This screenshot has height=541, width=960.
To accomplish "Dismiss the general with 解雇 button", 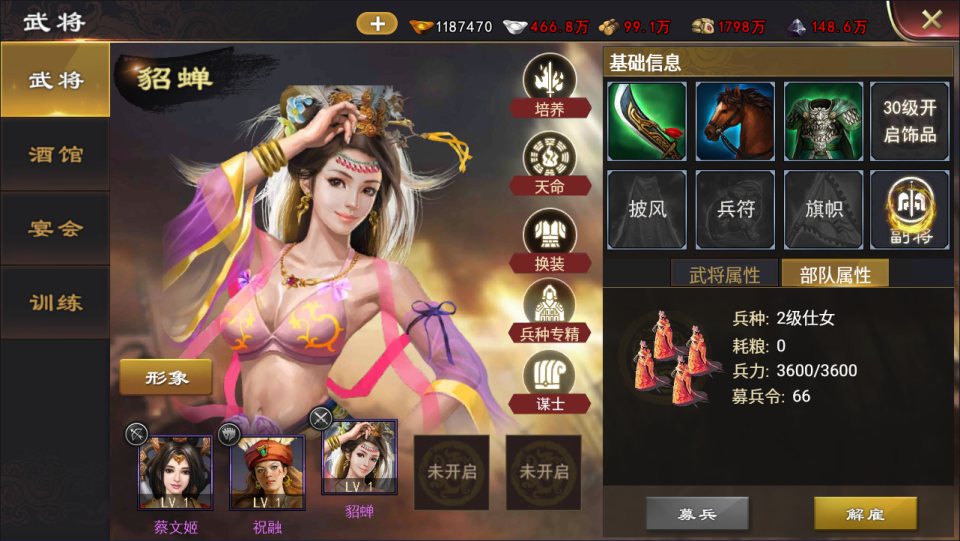I will tap(865, 514).
